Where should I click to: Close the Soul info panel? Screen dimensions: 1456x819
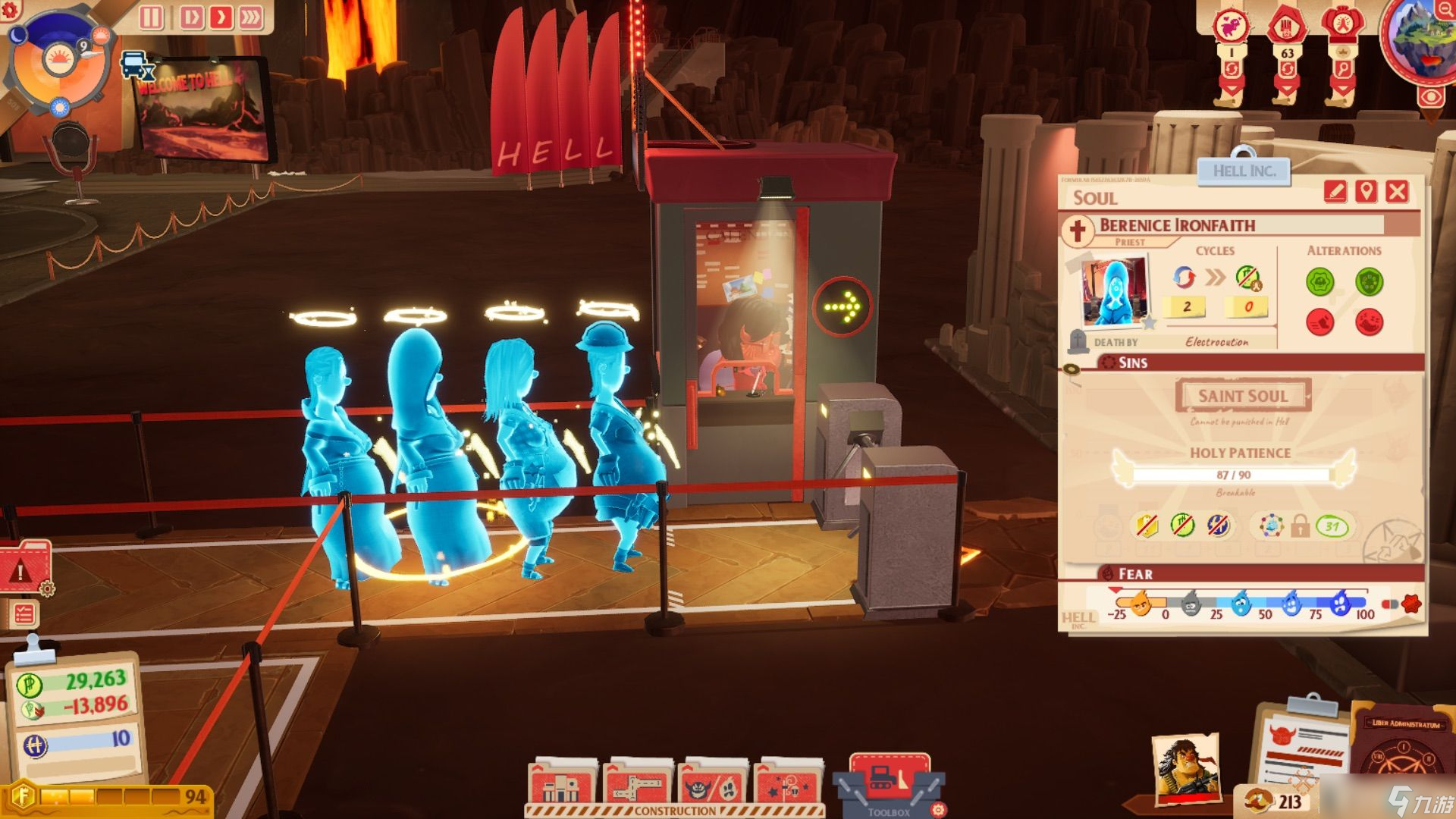1397,191
